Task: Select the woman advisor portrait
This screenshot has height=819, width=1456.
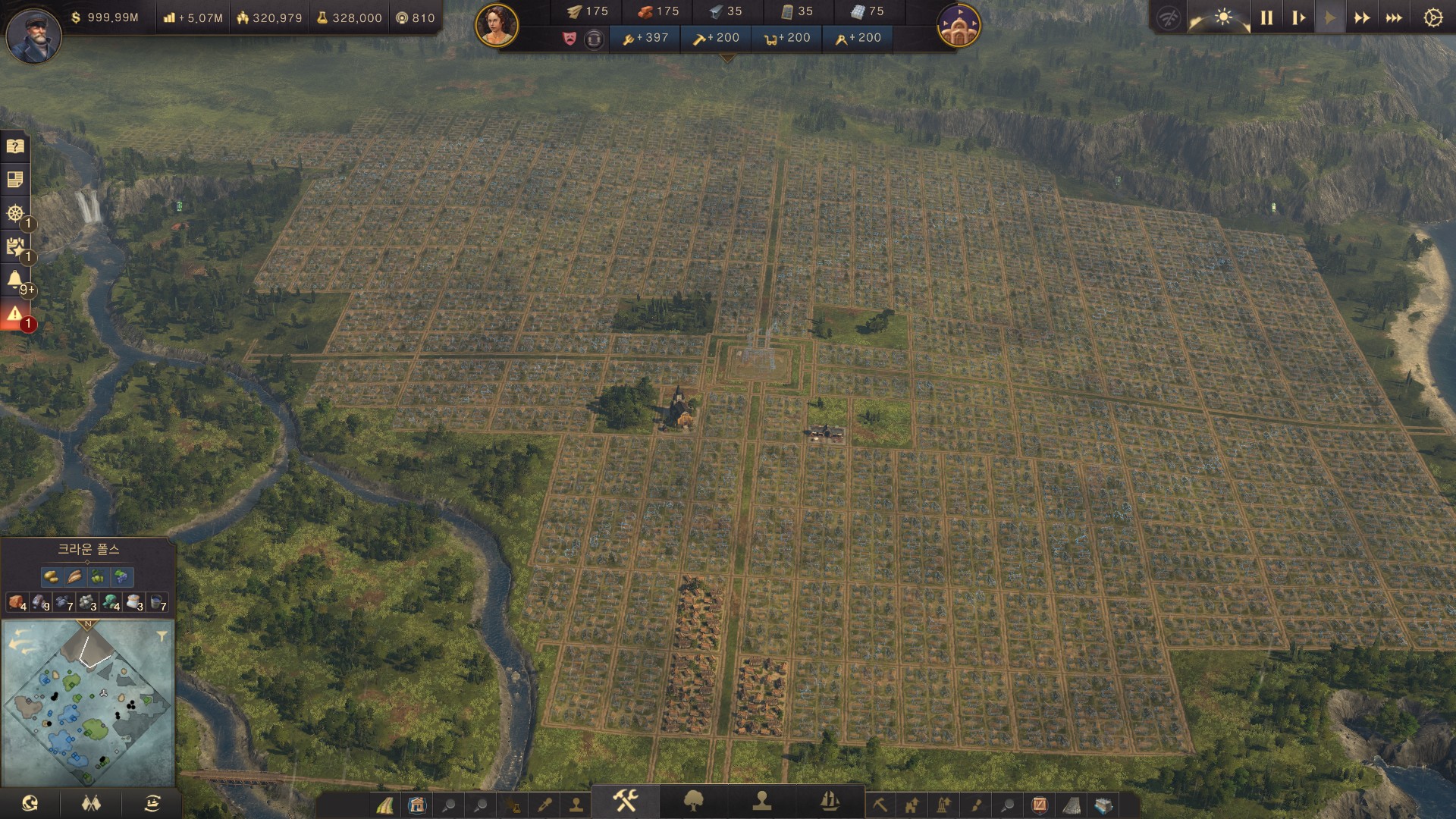Action: click(497, 24)
